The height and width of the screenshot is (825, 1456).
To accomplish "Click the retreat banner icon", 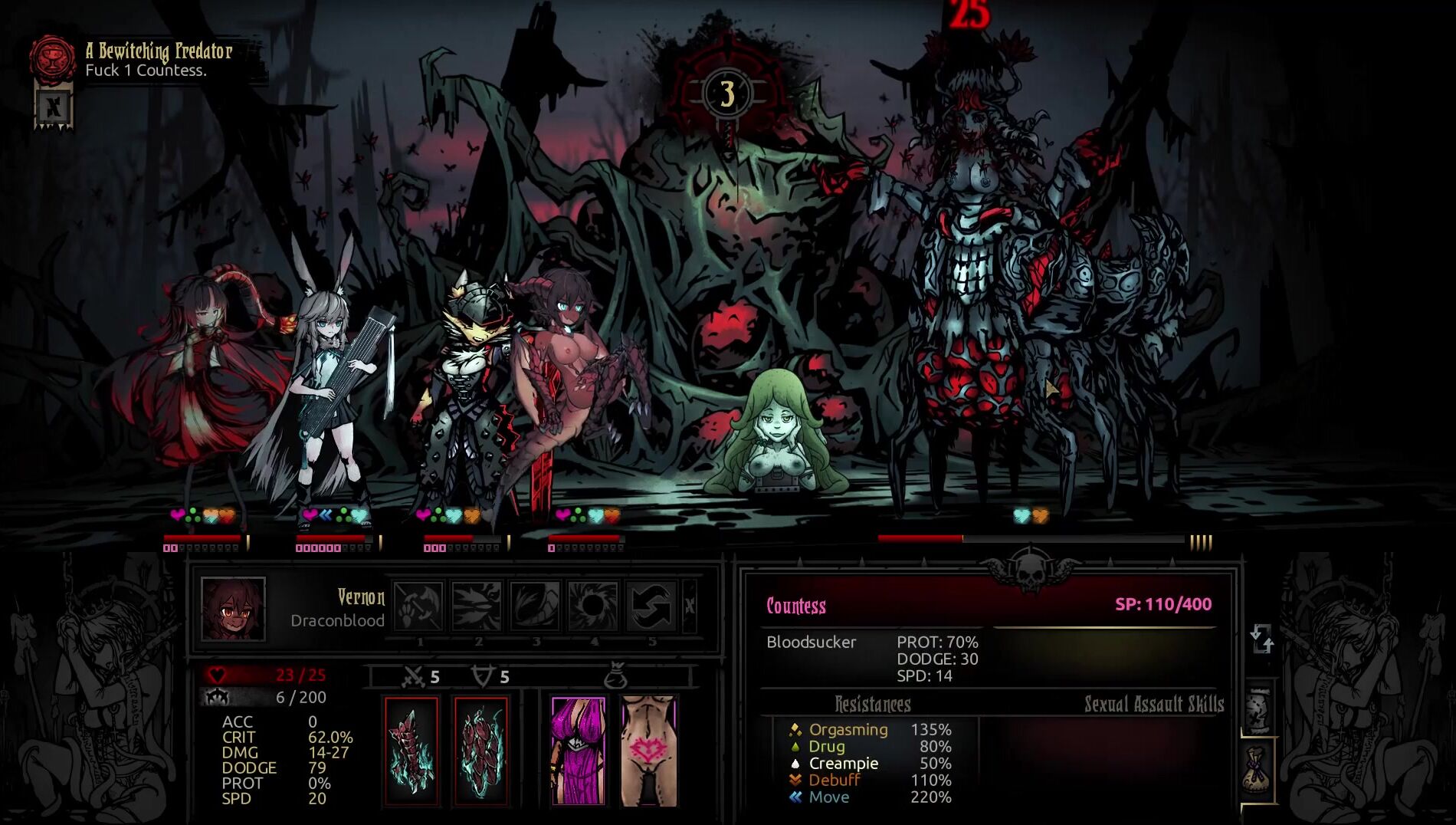I will [x=54, y=108].
